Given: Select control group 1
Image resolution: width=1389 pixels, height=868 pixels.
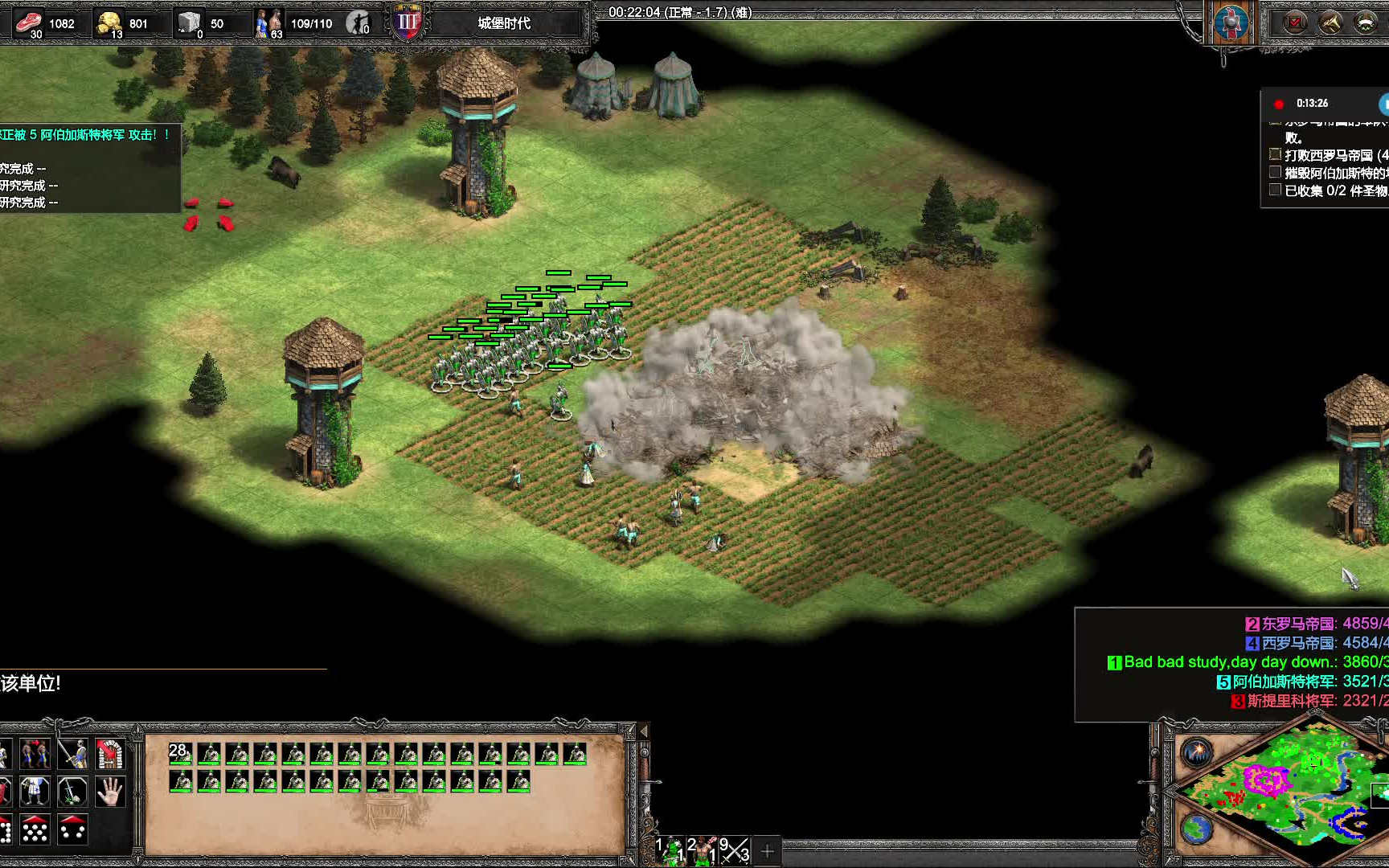Looking at the screenshot, I should click(670, 850).
